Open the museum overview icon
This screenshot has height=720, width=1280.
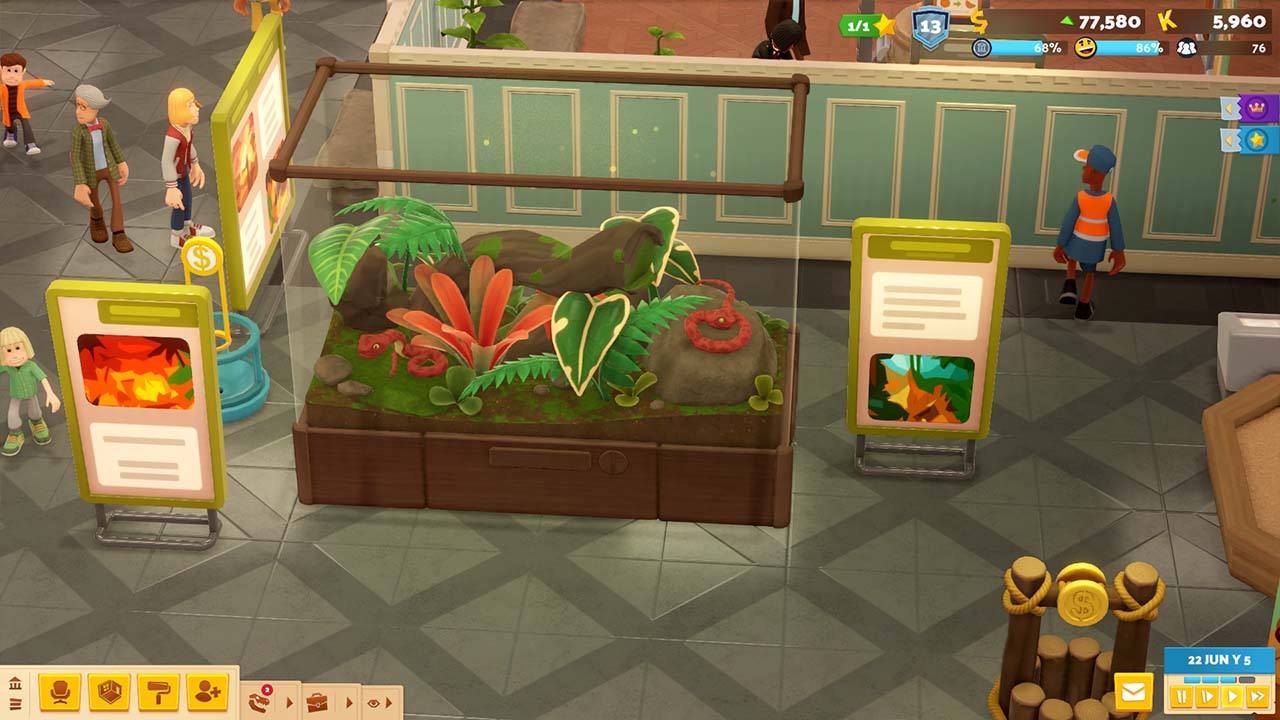tap(15, 684)
